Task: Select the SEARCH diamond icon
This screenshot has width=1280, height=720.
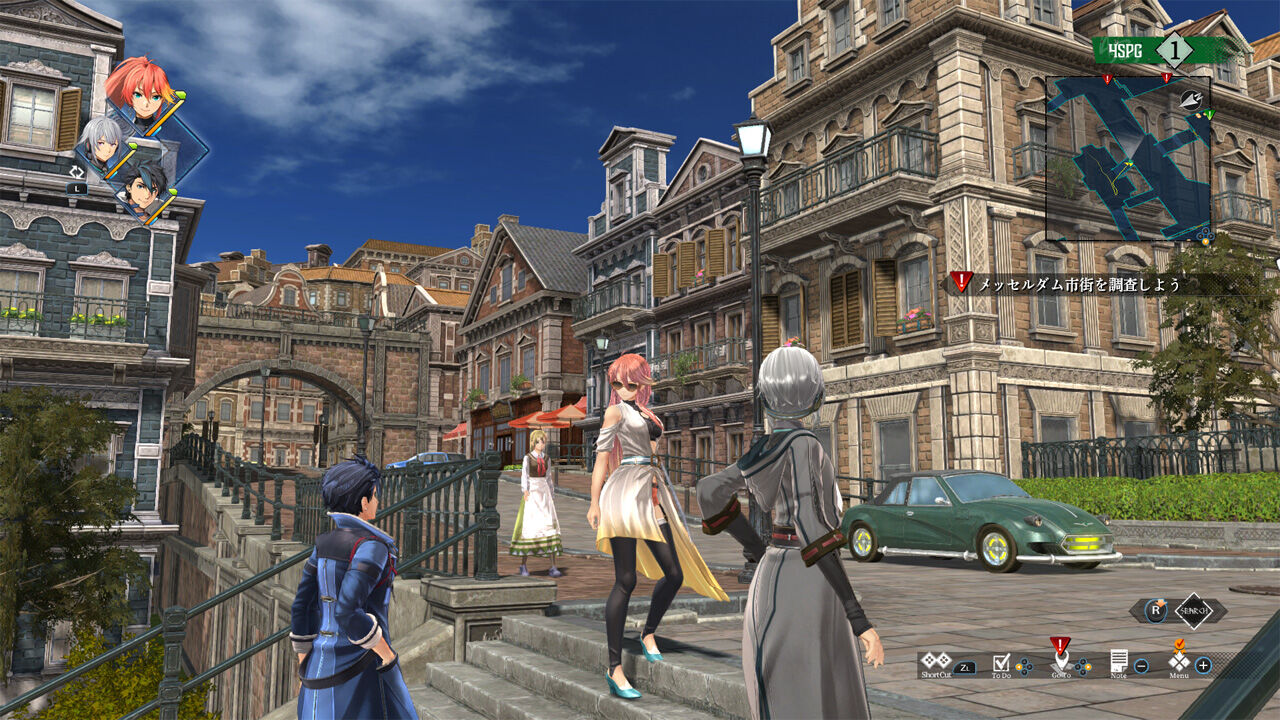Action: (1194, 610)
